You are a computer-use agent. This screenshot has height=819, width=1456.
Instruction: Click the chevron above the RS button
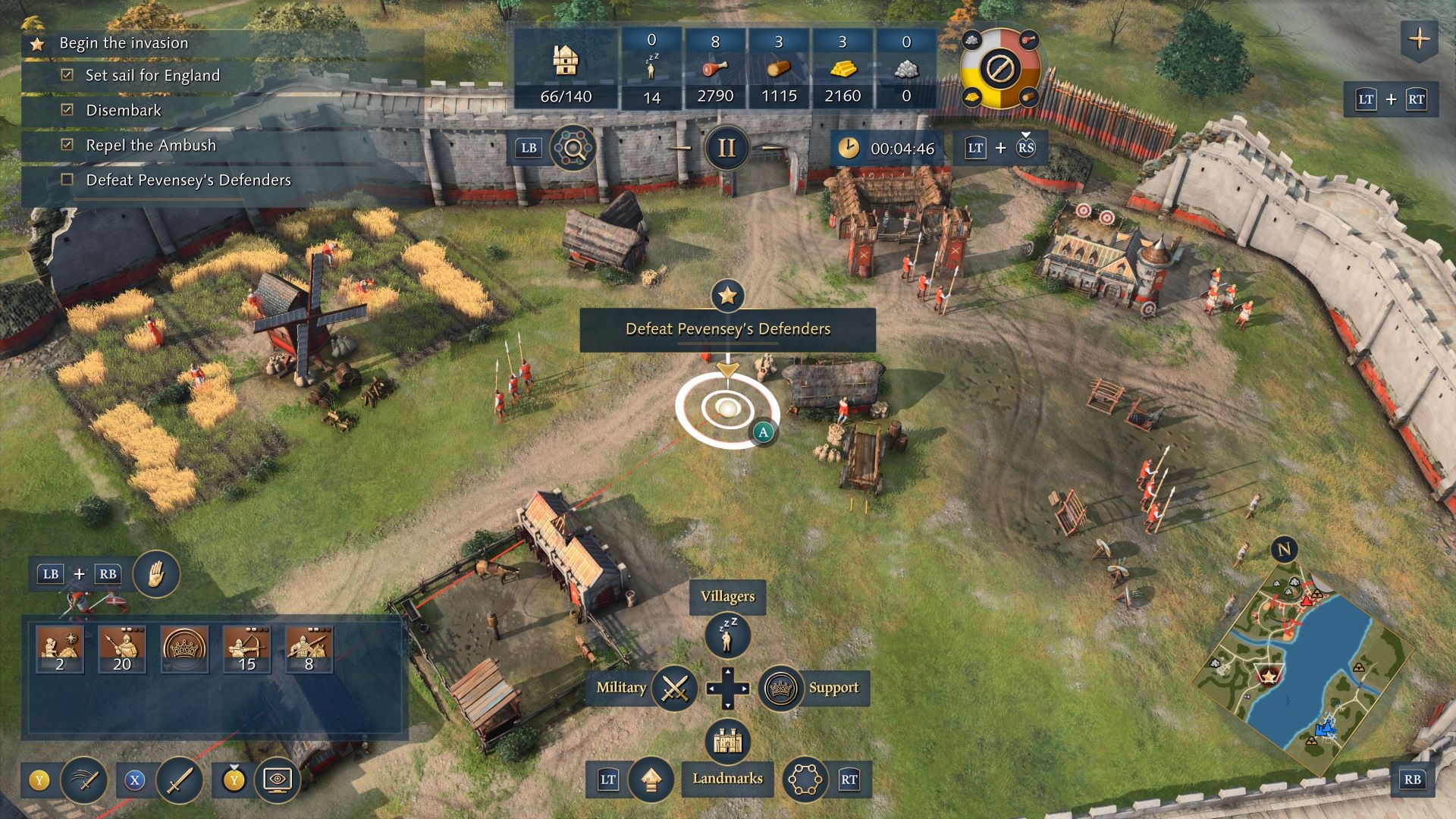(x=1025, y=134)
